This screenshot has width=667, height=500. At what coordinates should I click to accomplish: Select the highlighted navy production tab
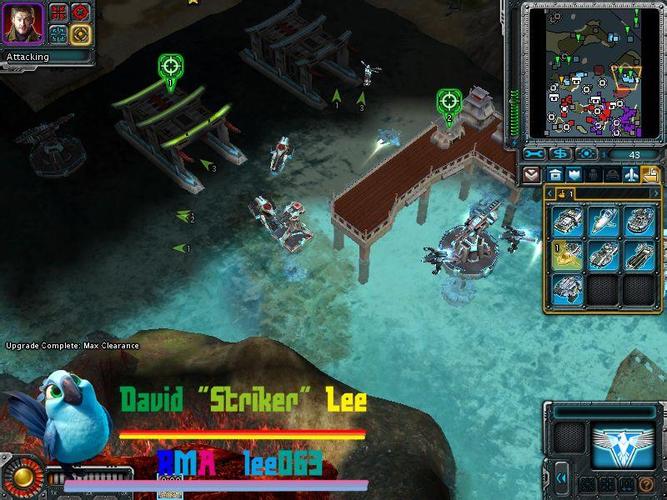[650, 174]
